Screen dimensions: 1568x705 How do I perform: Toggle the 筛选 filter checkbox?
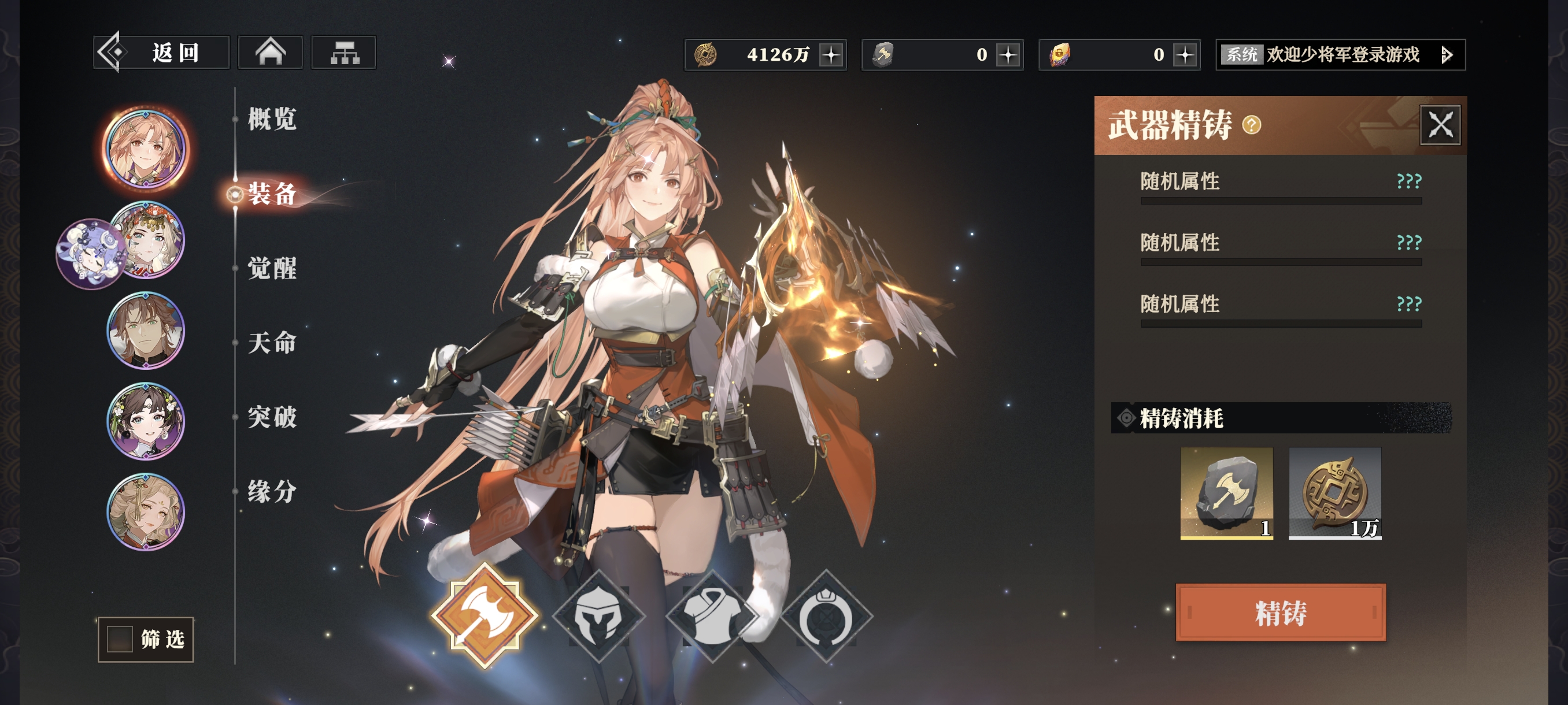(x=120, y=639)
